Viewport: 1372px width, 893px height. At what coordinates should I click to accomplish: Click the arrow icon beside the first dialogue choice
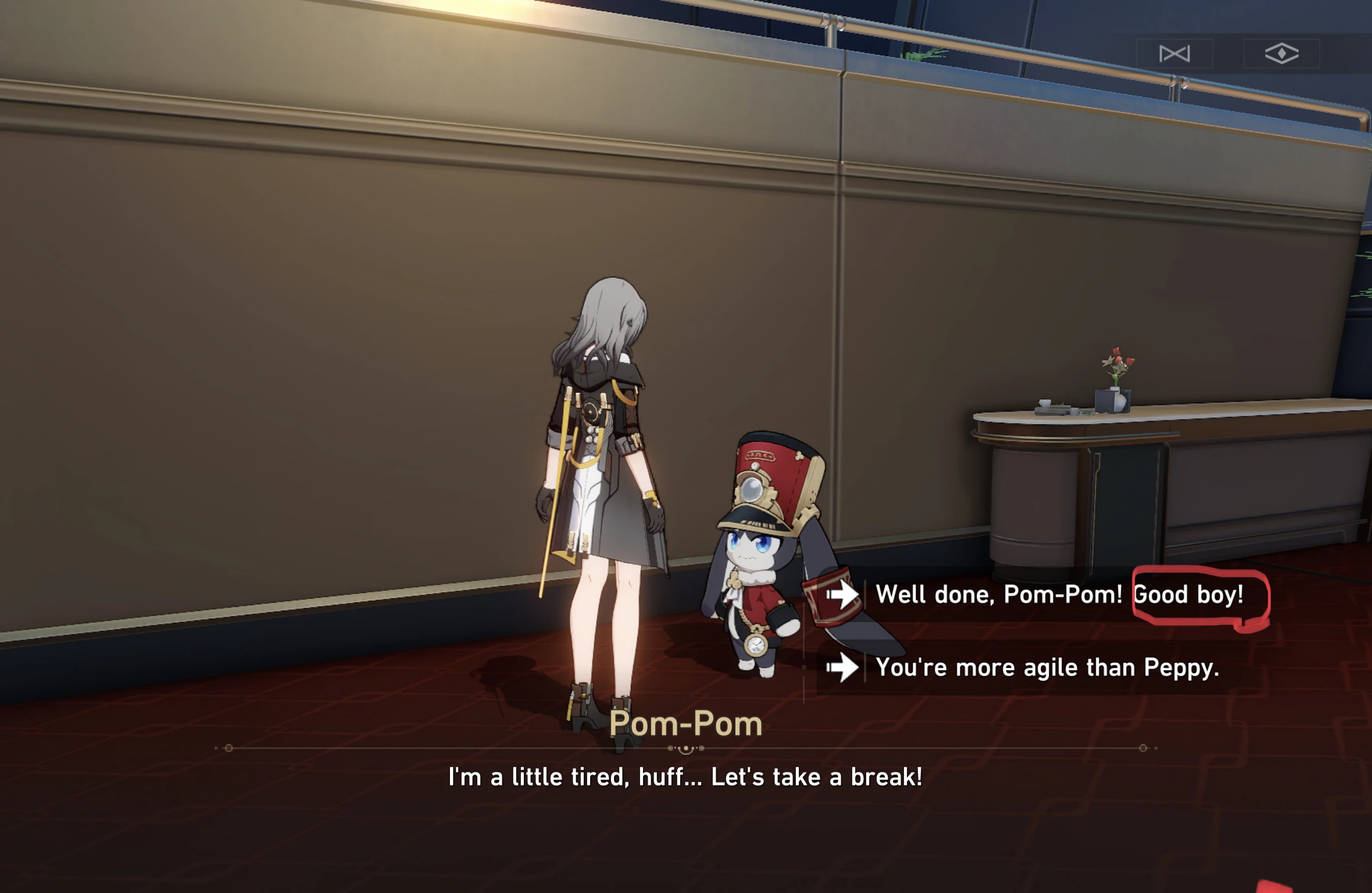(x=841, y=594)
